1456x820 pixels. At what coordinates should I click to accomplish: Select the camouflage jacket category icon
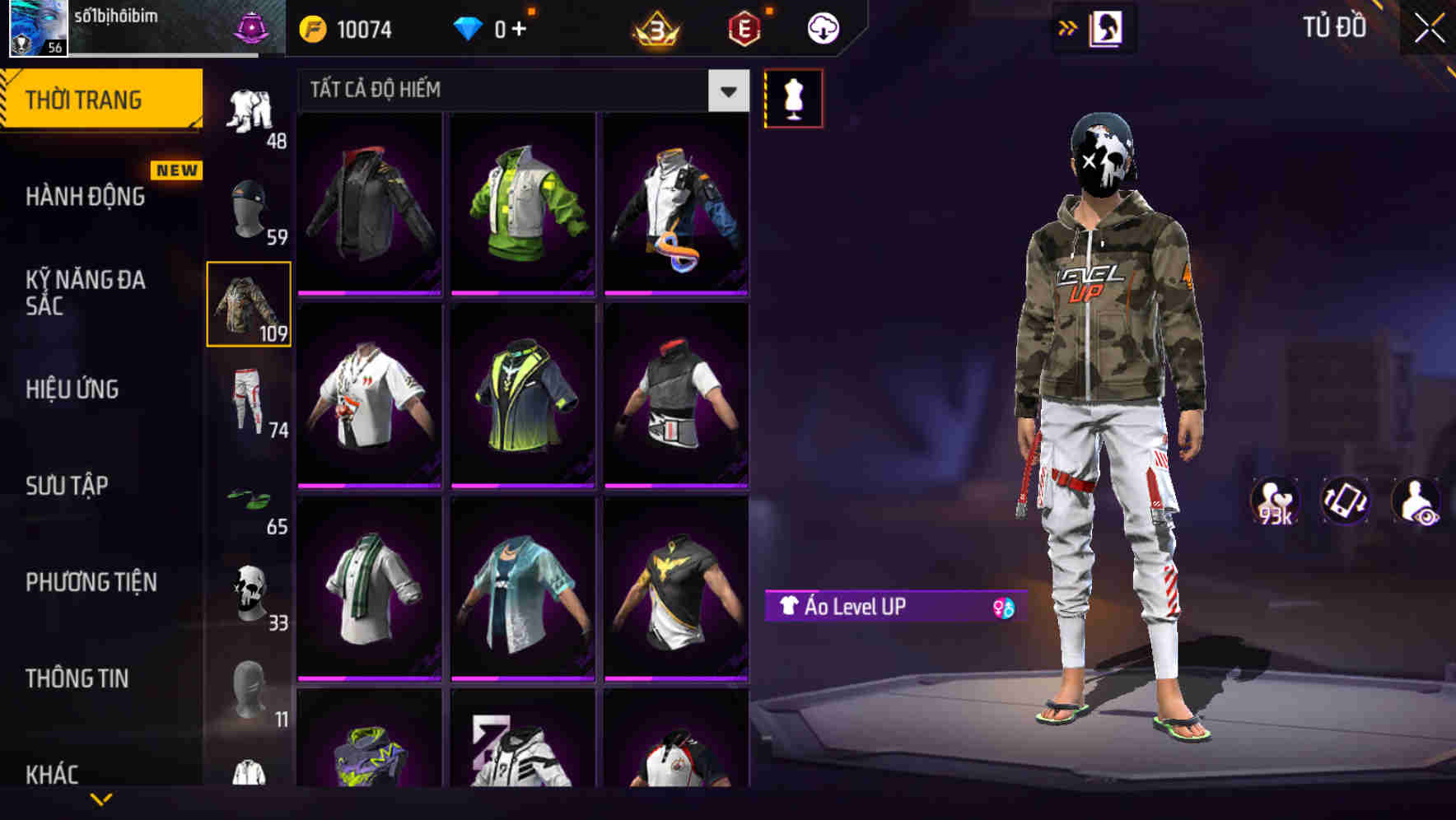pos(249,305)
